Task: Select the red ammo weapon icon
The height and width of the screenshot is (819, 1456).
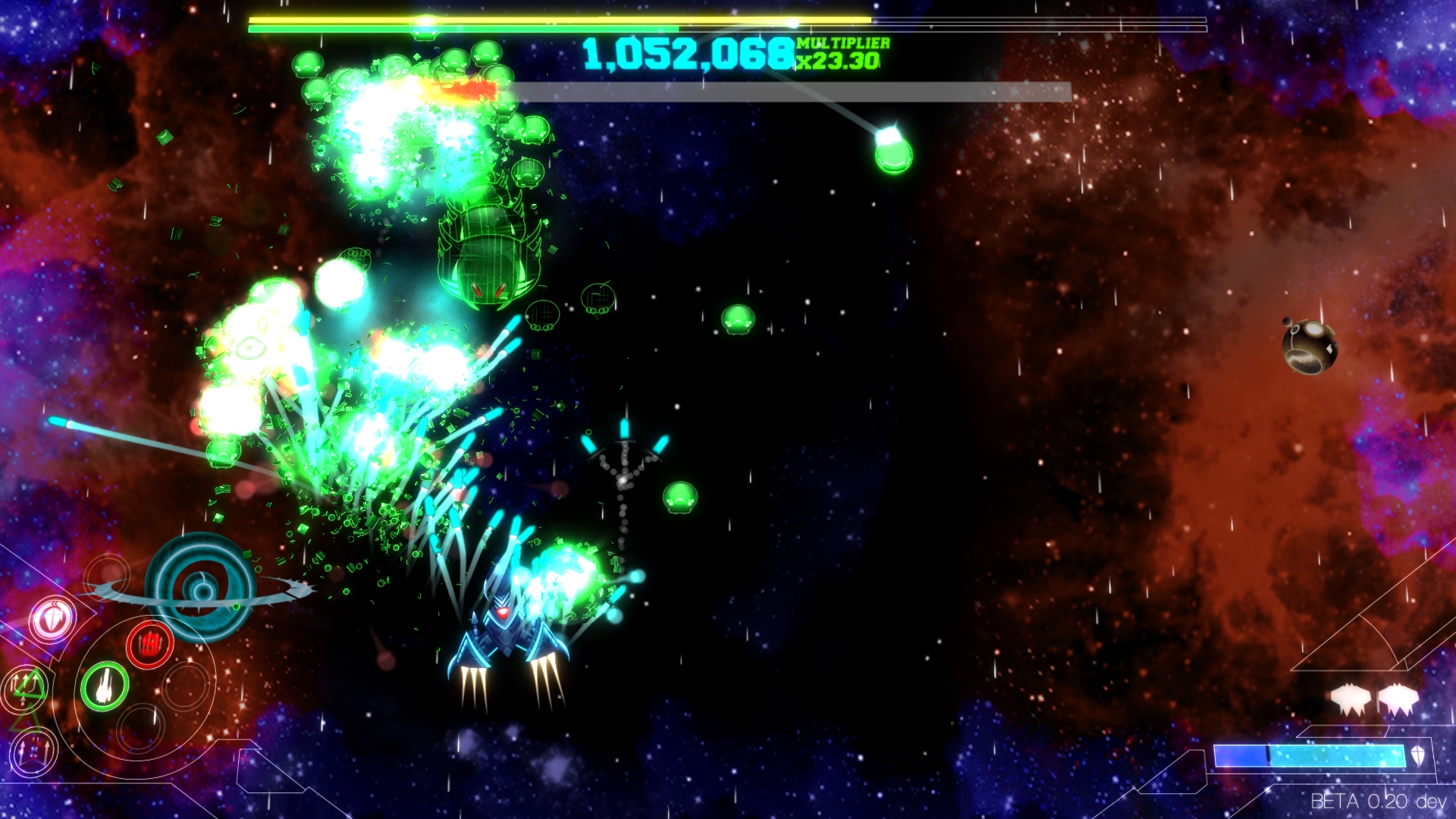Action: point(149,645)
